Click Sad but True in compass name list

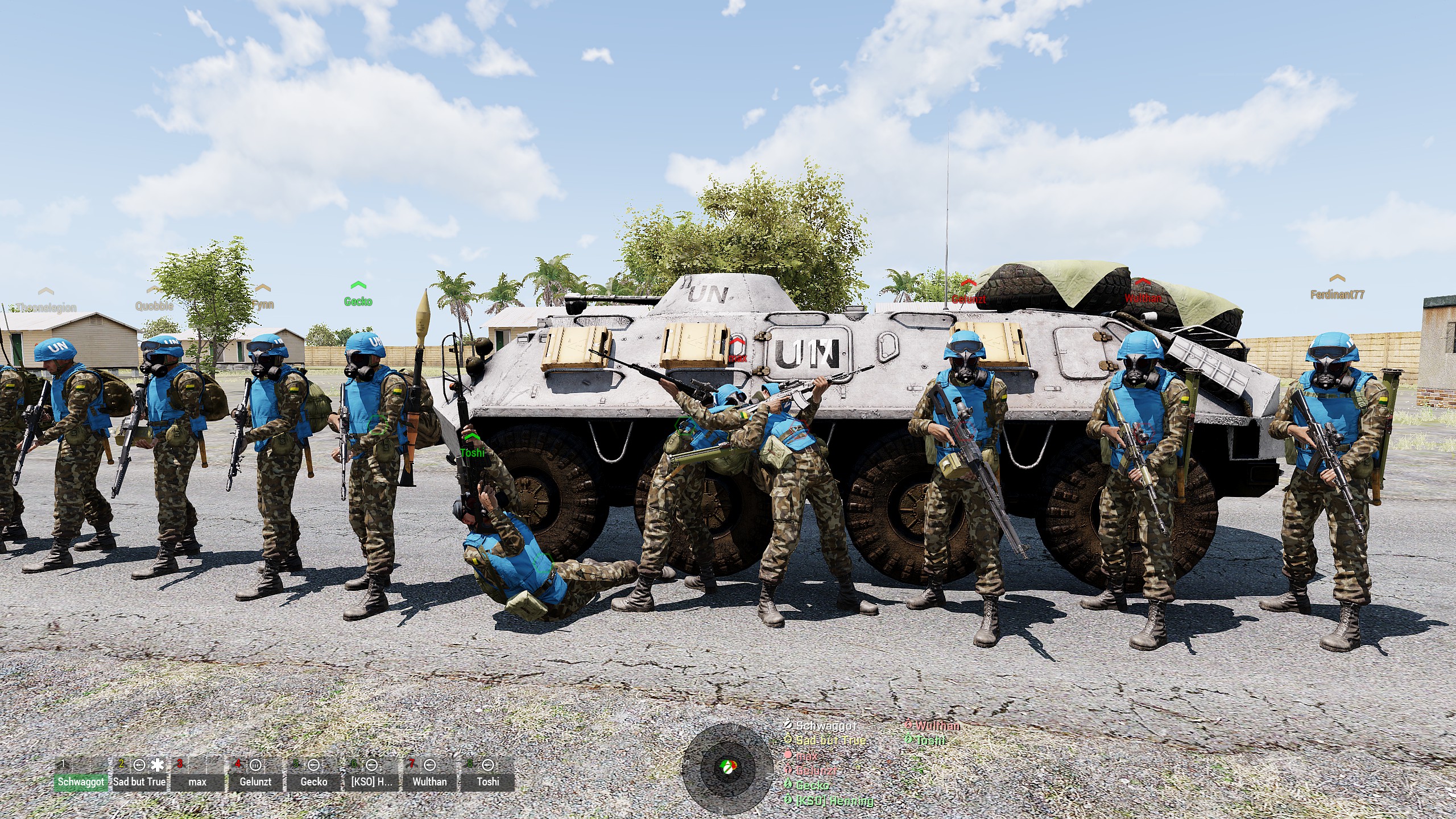click(830, 741)
